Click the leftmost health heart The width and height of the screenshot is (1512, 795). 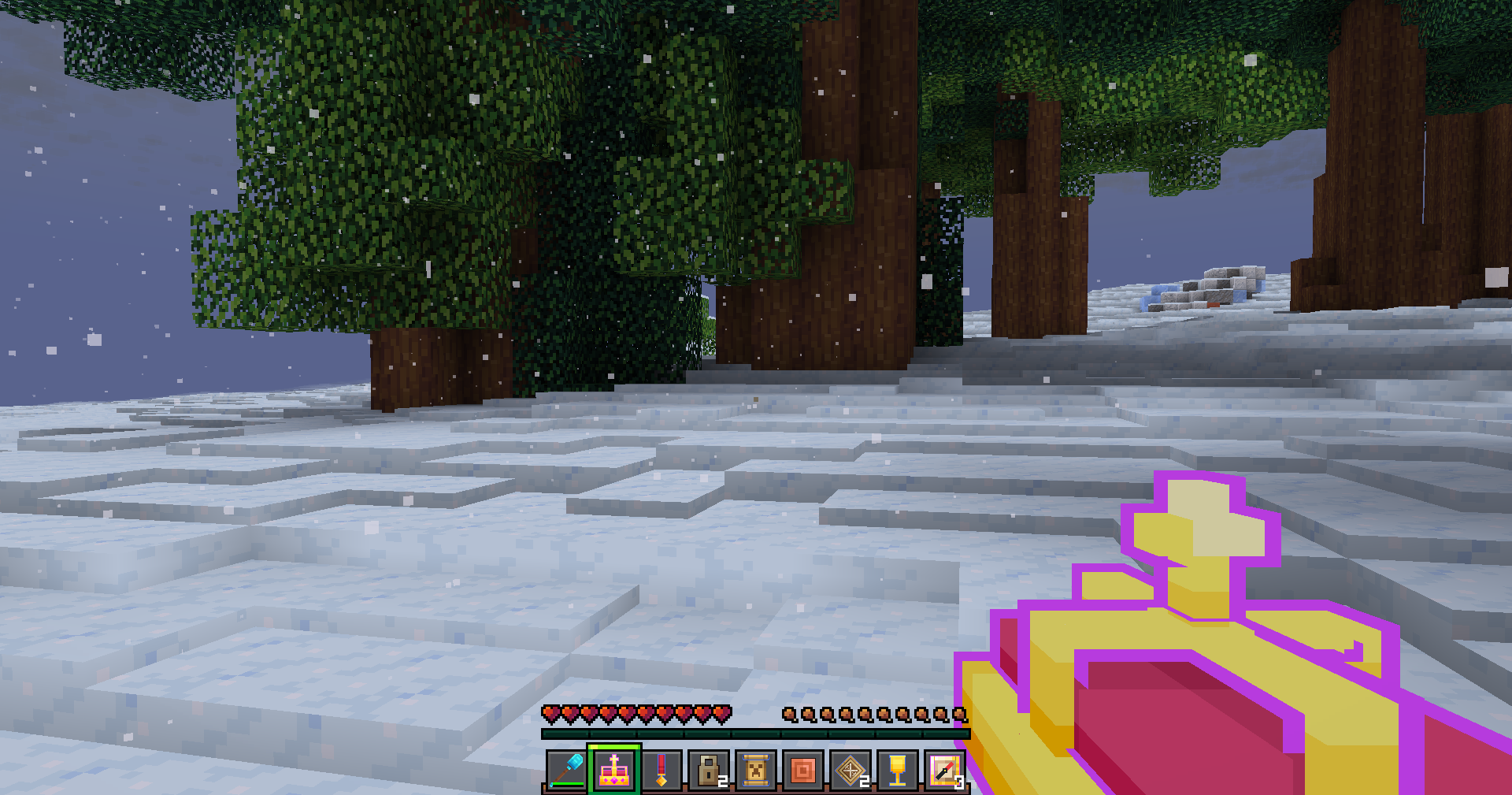(551, 713)
